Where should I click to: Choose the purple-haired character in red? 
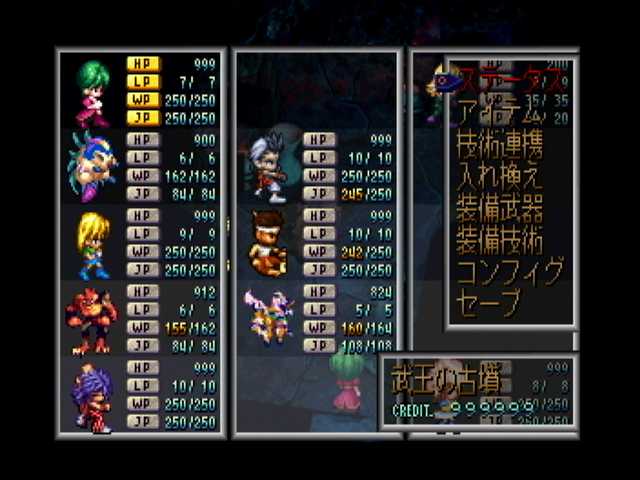(93, 399)
